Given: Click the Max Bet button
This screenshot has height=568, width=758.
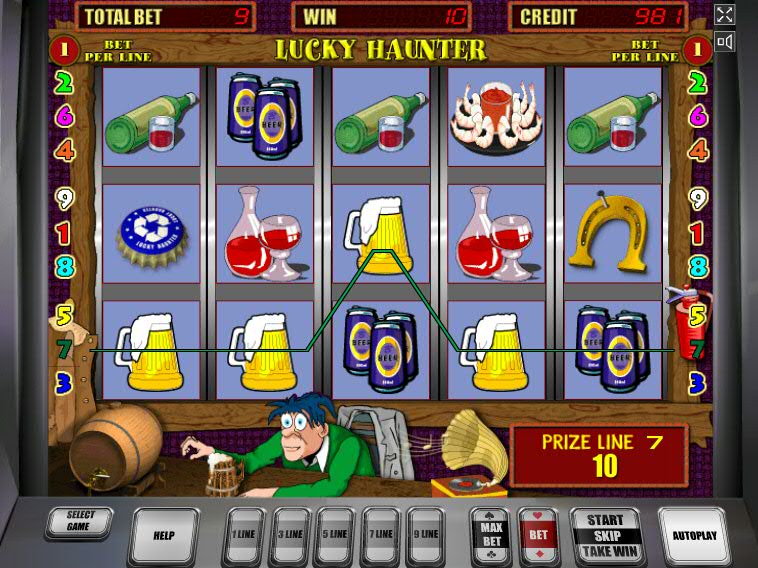Looking at the screenshot, I should coord(491,534).
